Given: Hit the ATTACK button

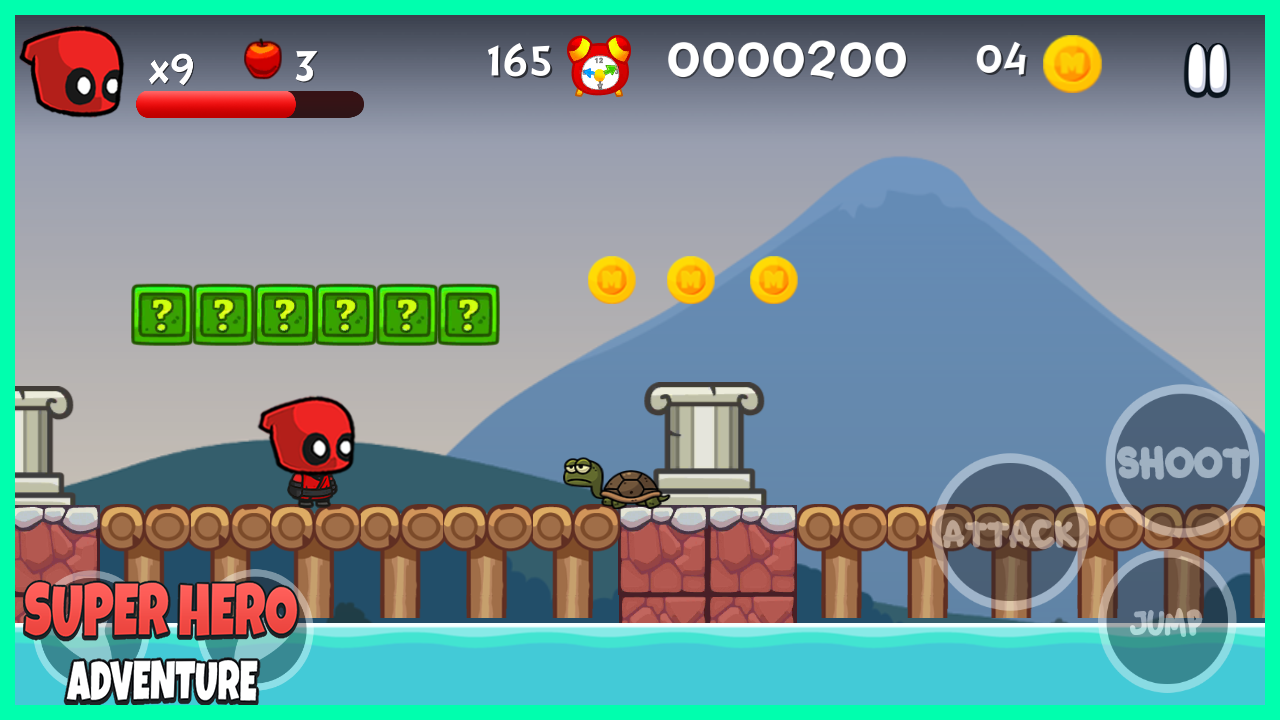Looking at the screenshot, I should [1010, 532].
